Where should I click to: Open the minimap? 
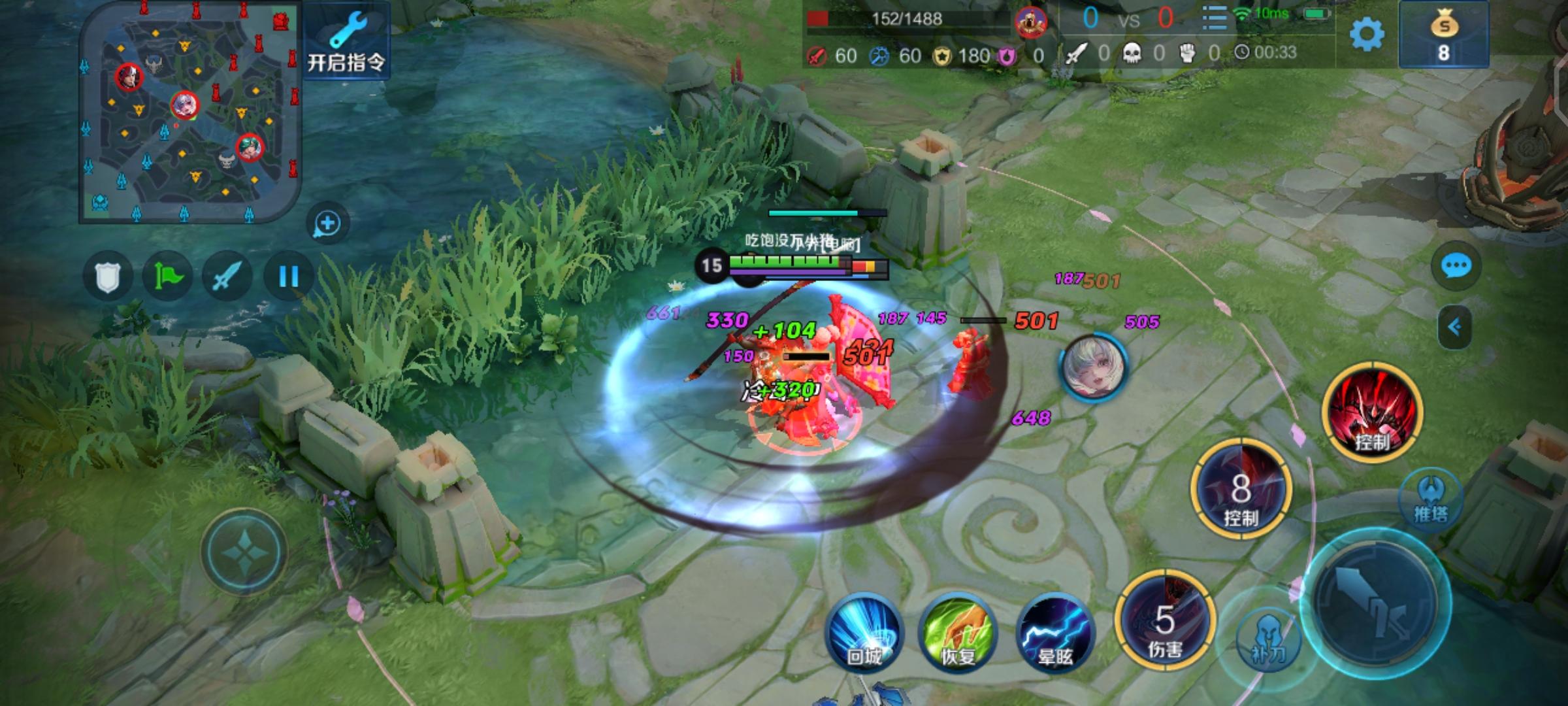click(189, 111)
